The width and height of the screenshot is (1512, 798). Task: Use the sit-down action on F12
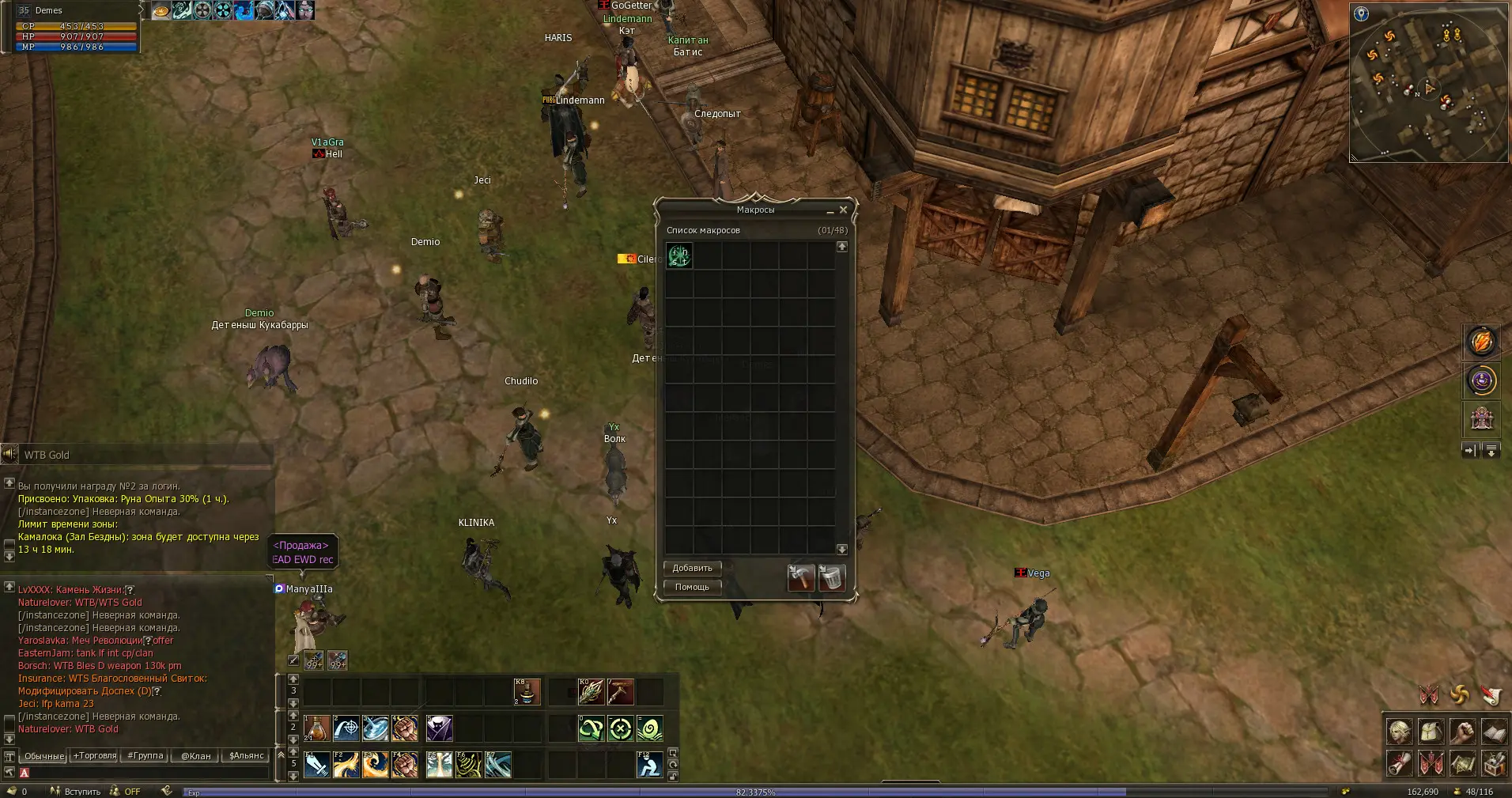pos(649,765)
